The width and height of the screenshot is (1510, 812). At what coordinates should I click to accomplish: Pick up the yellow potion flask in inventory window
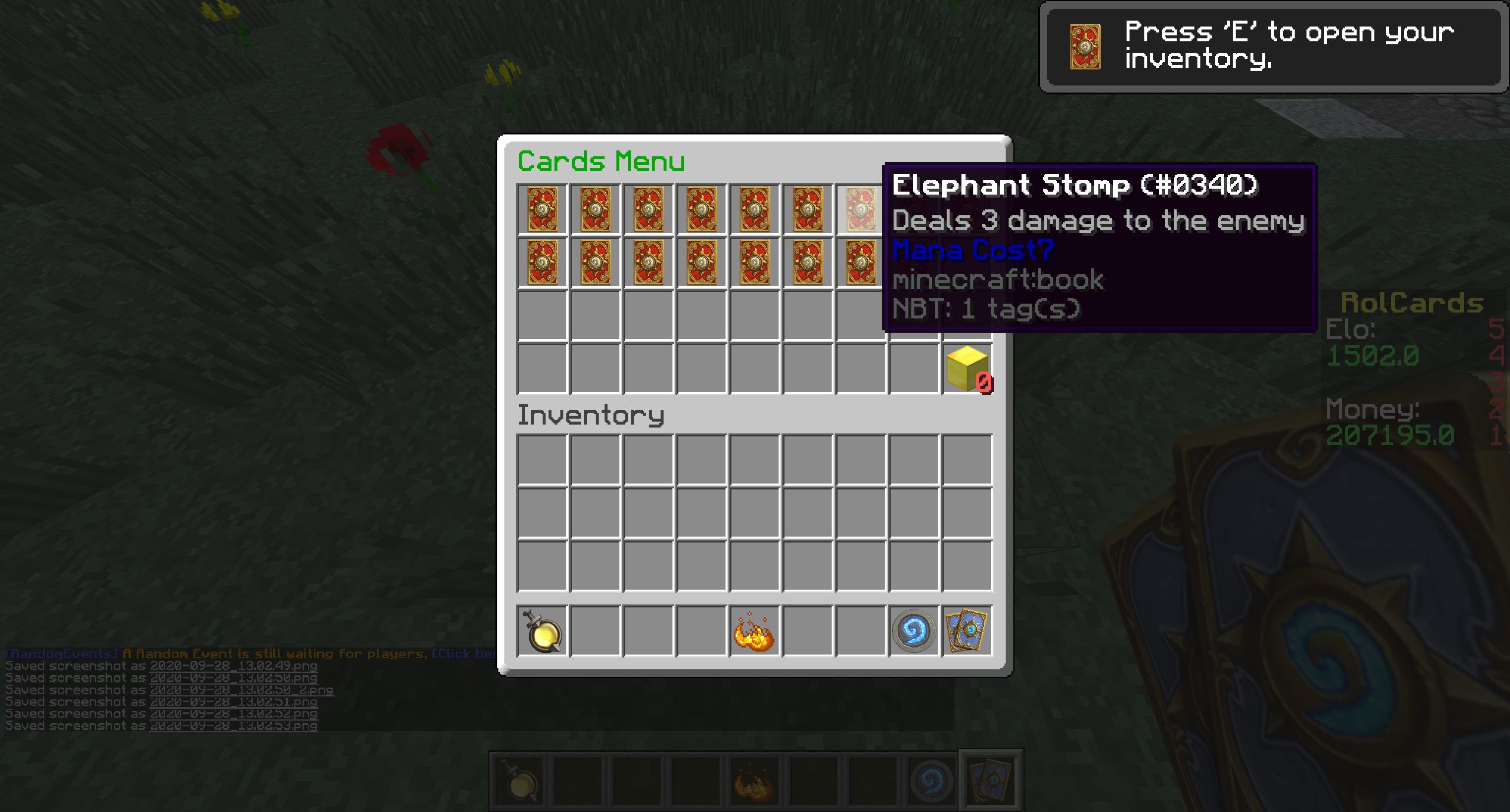pyautogui.click(x=543, y=631)
